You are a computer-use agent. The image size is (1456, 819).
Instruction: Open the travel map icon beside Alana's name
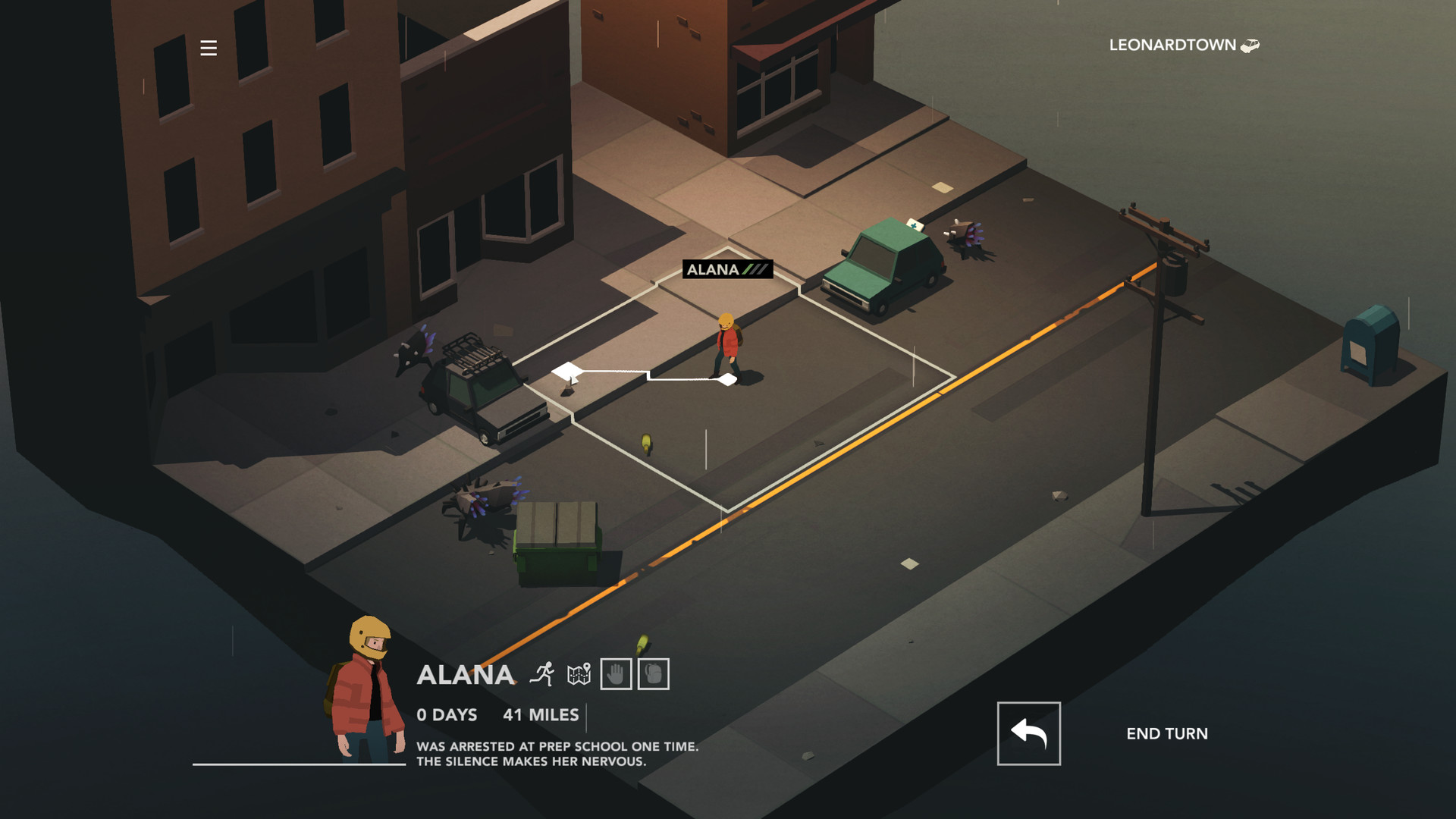click(580, 675)
